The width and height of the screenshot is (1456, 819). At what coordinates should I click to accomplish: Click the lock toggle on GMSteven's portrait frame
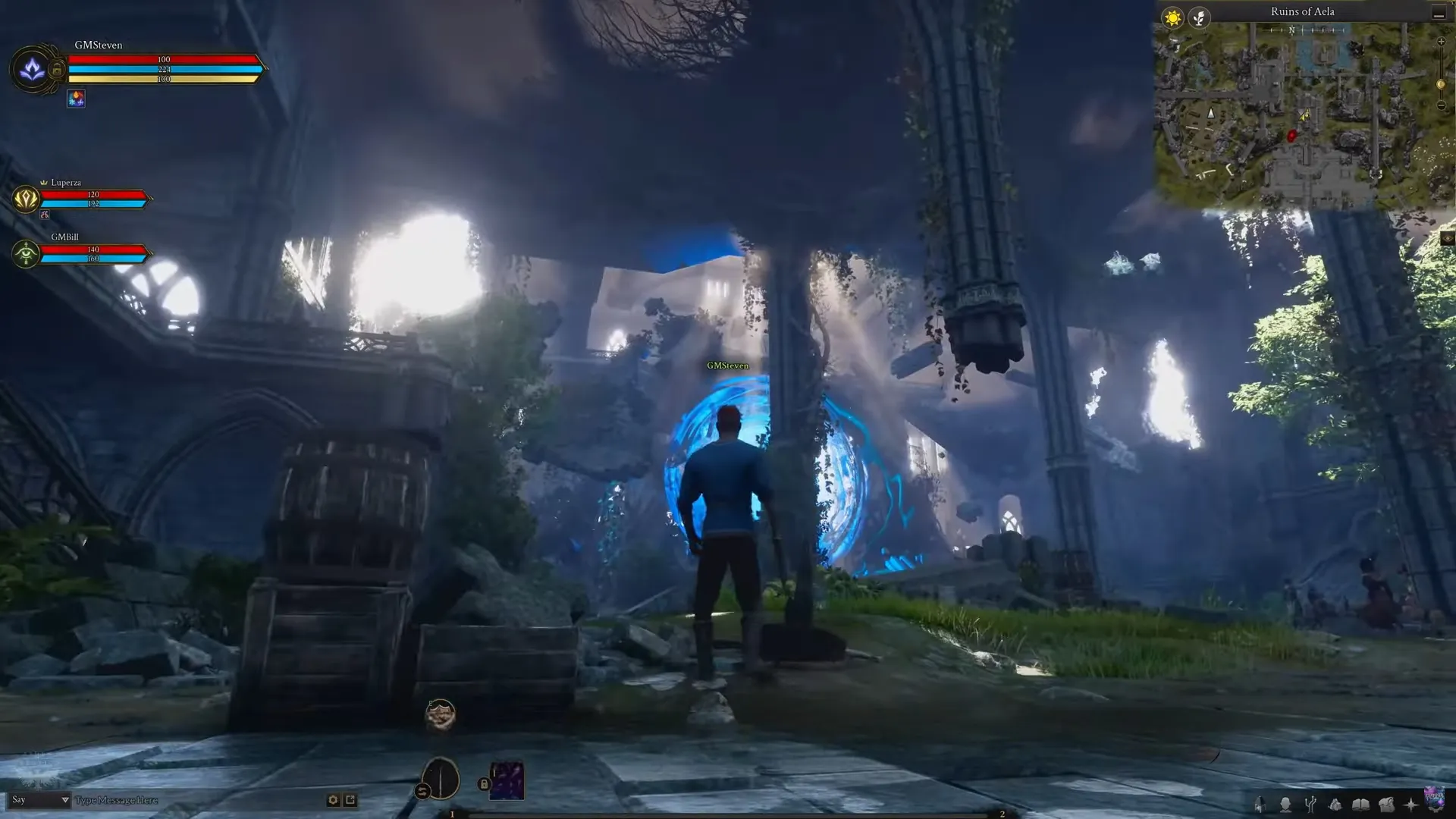point(57,68)
